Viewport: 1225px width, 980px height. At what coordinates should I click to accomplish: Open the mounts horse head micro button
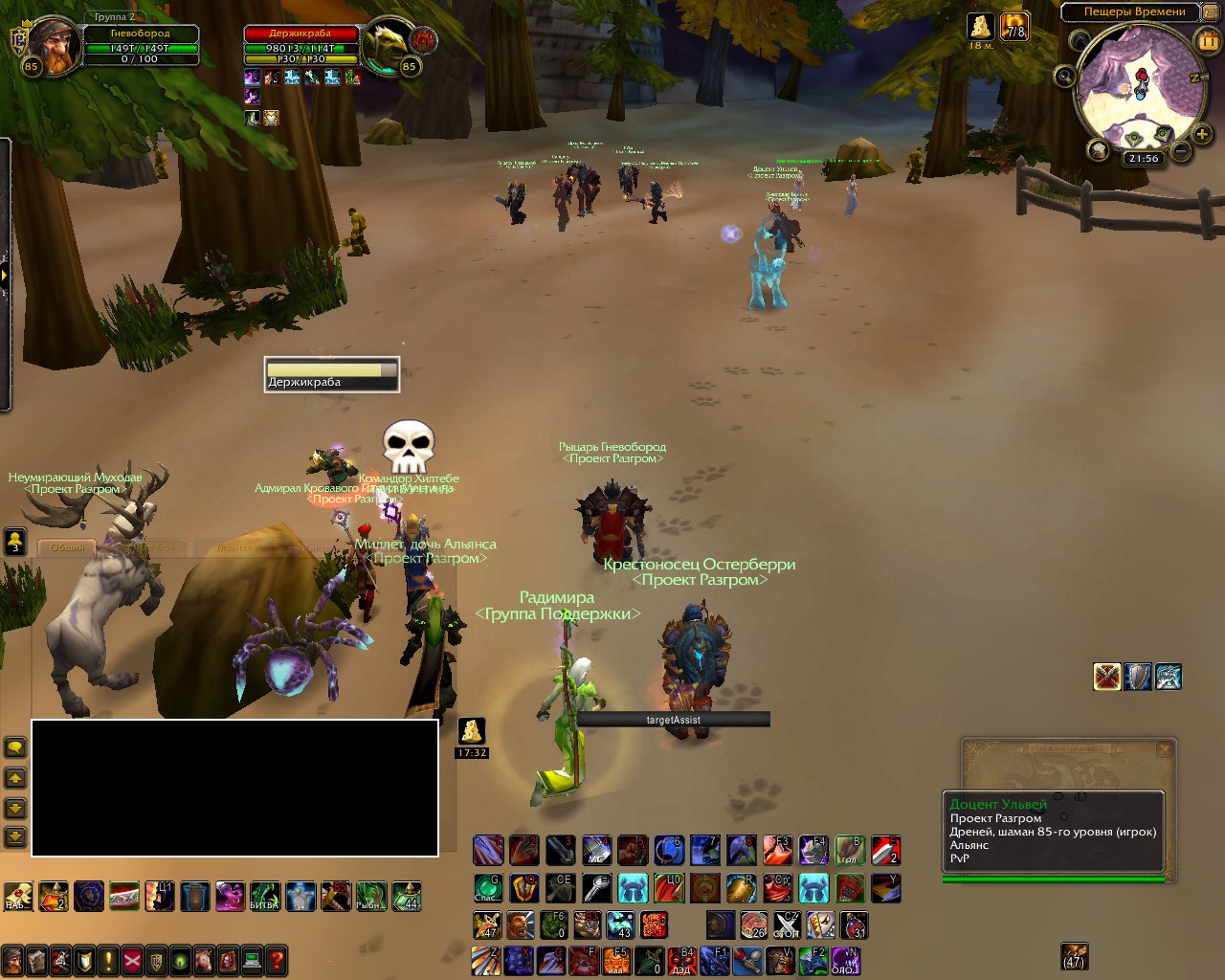[204, 959]
